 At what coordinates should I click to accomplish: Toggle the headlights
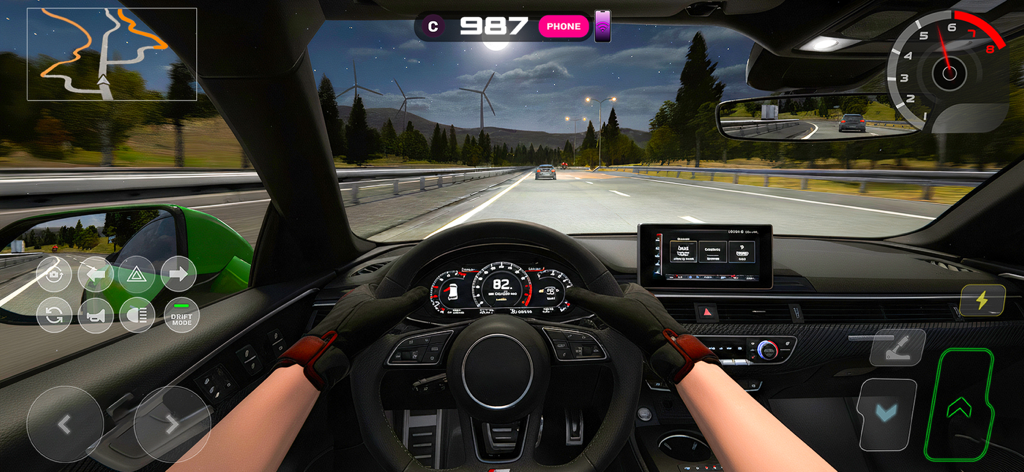(x=137, y=315)
